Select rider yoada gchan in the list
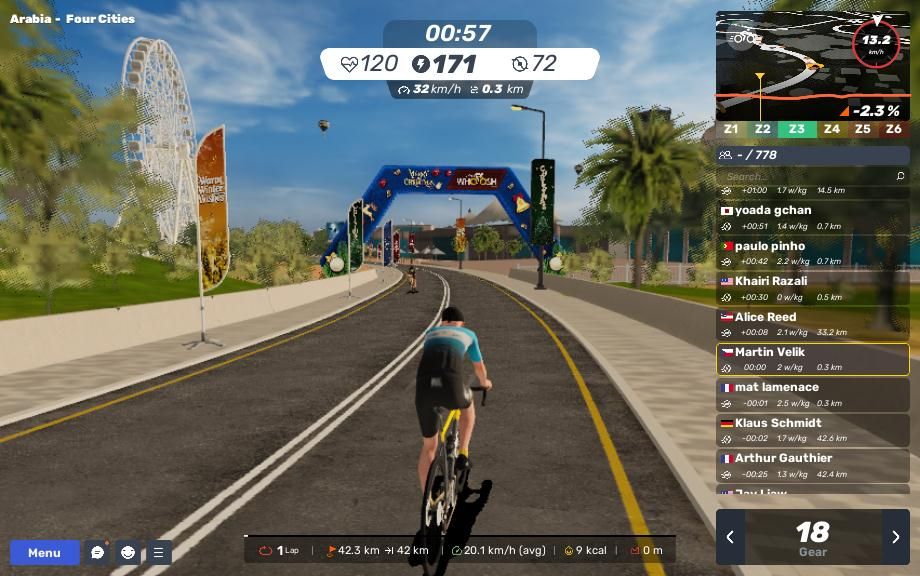The image size is (920, 576). [812, 218]
